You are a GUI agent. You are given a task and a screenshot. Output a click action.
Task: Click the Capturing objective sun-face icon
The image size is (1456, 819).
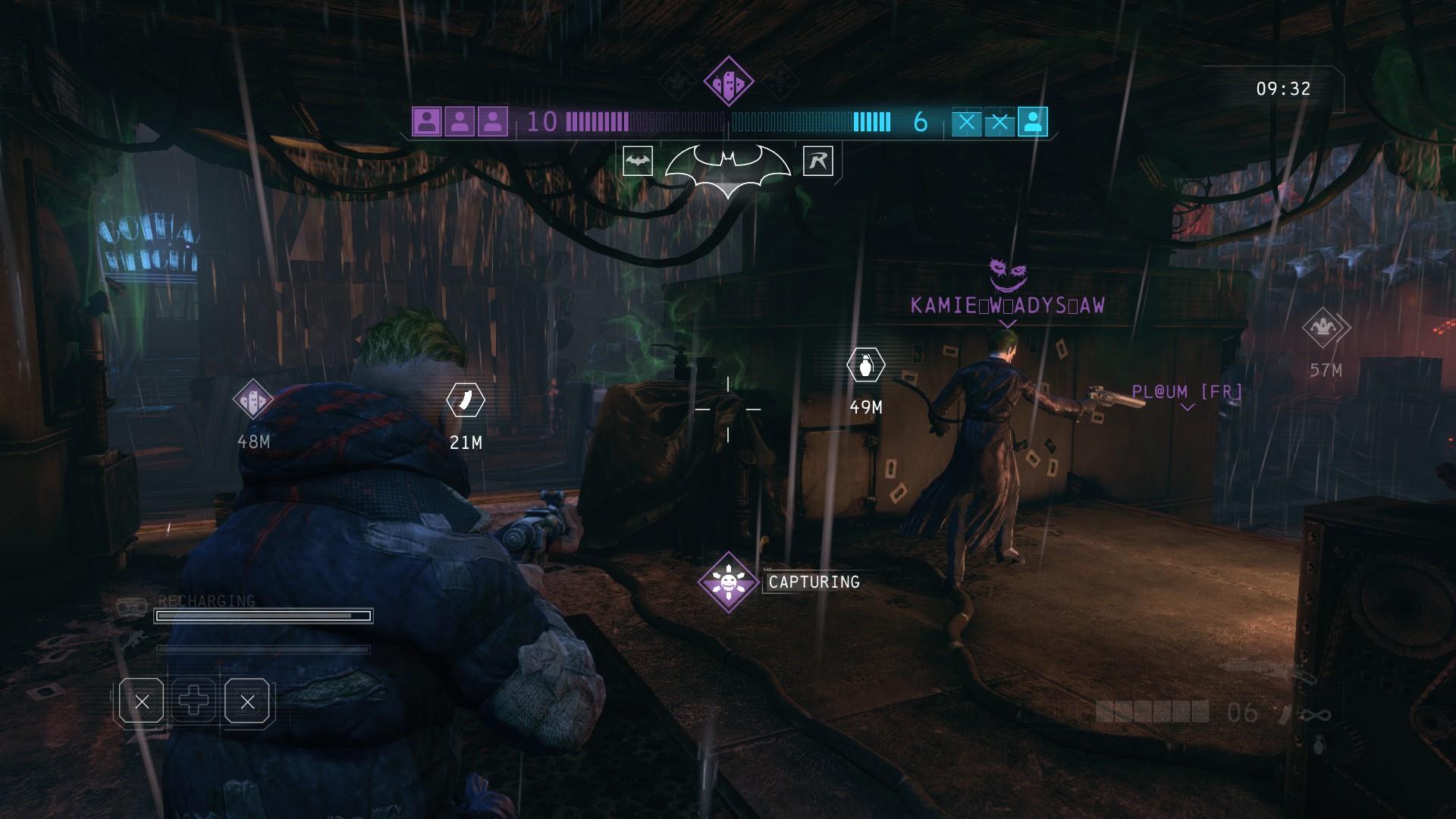click(x=728, y=582)
